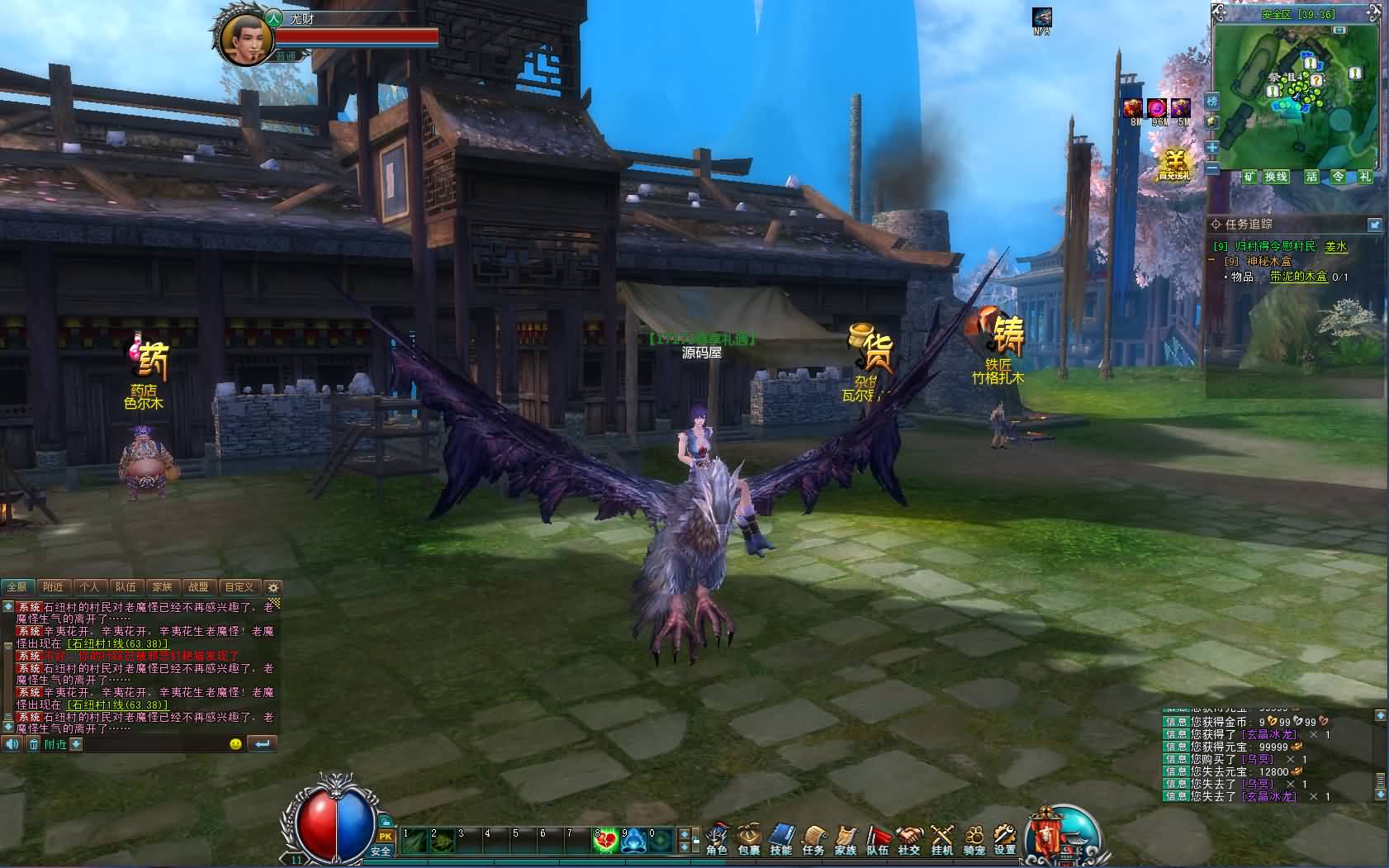Click the 首充送礼 first-recharge gift icon
The image size is (1389, 868).
pyautogui.click(x=1173, y=165)
